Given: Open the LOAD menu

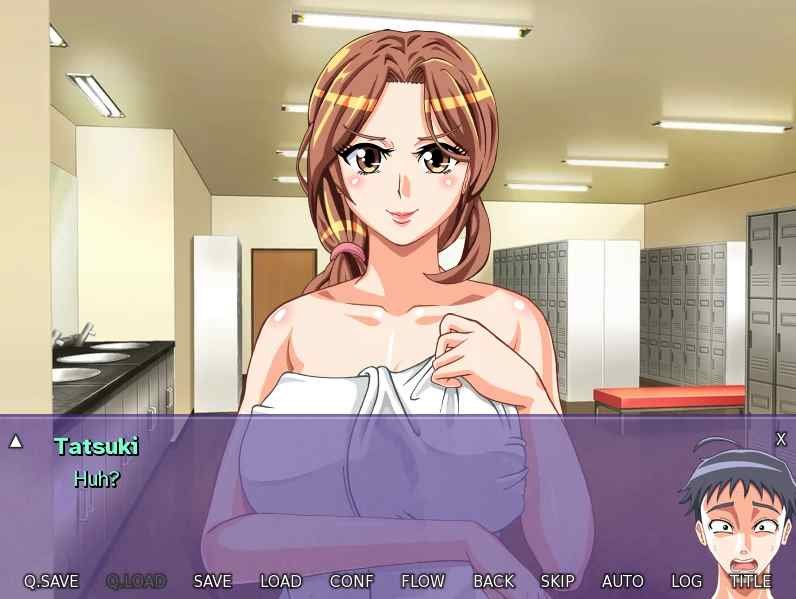Looking at the screenshot, I should point(280,581).
